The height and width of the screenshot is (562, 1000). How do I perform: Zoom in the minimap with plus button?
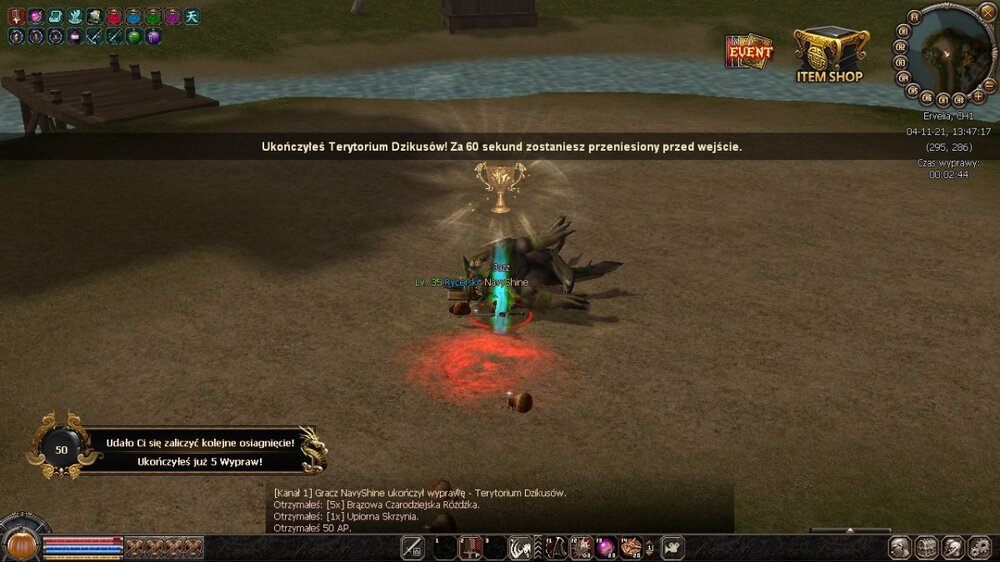(977, 95)
